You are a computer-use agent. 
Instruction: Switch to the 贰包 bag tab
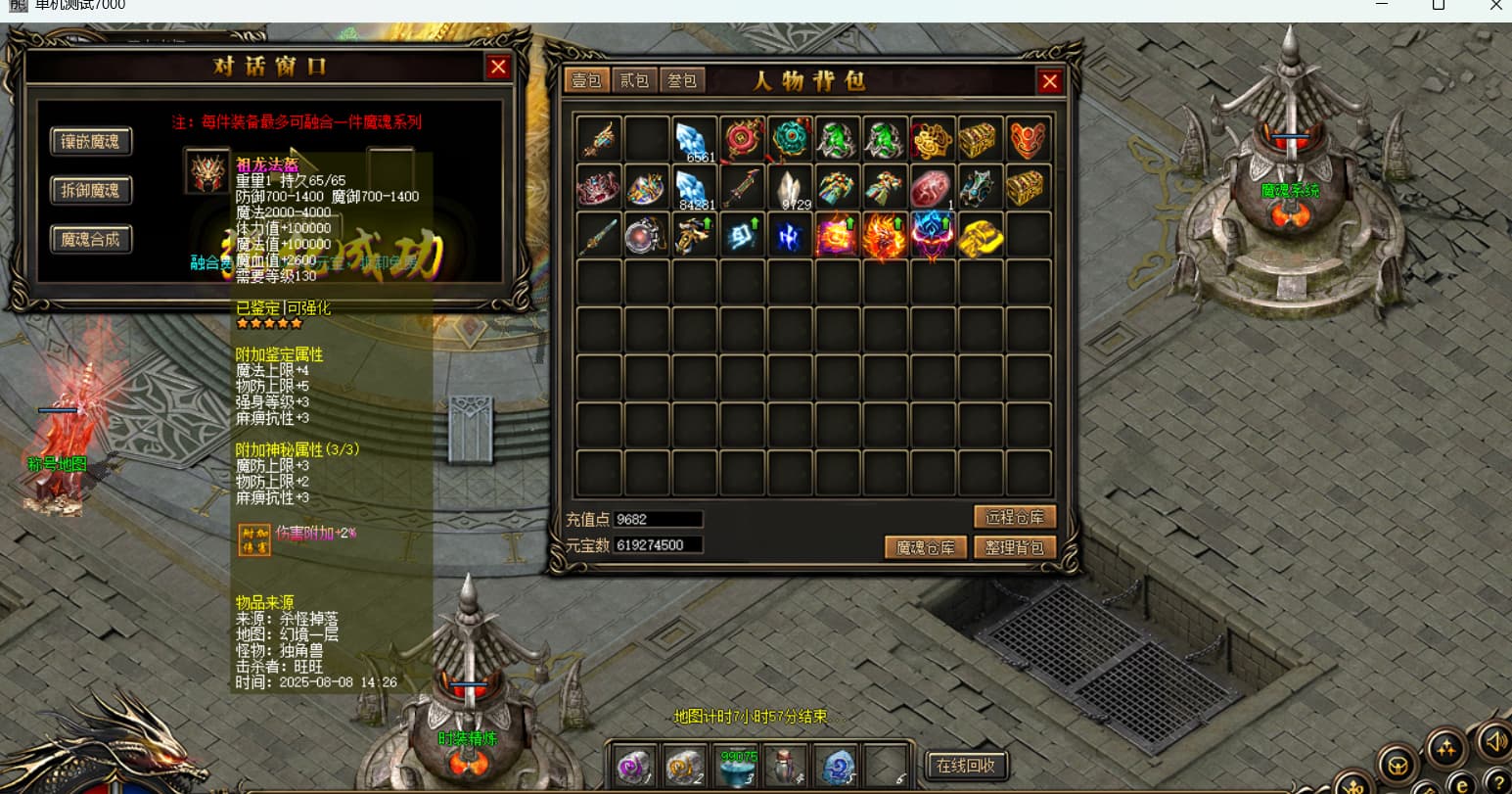635,80
